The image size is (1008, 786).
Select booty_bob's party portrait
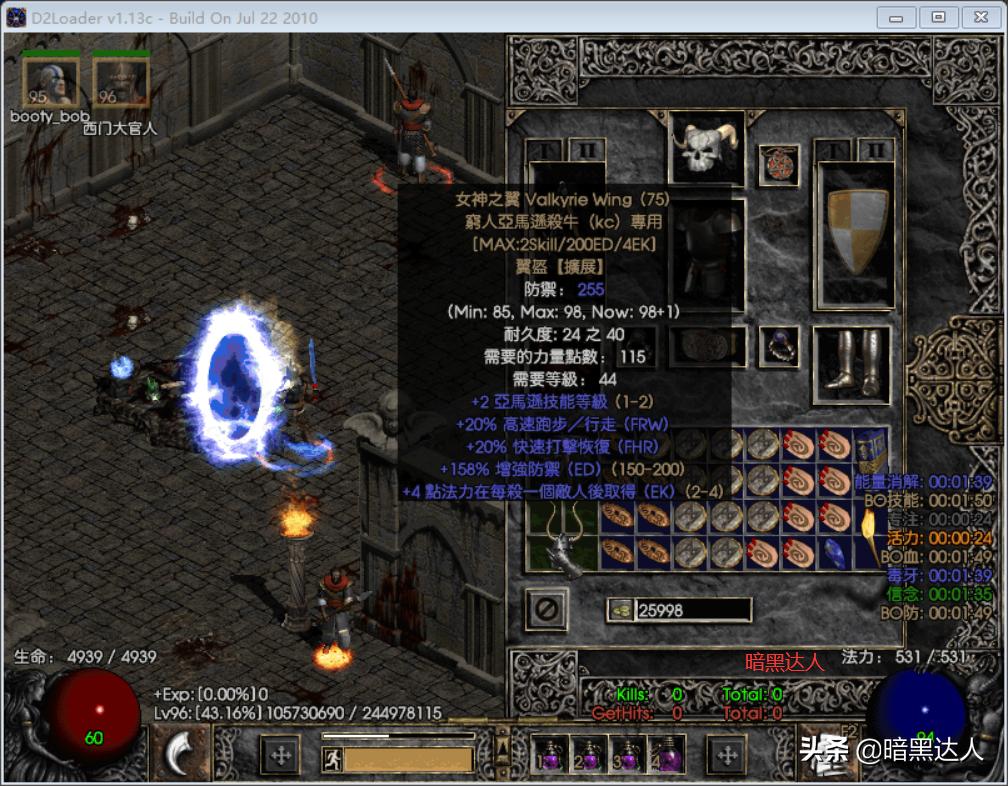click(50, 82)
